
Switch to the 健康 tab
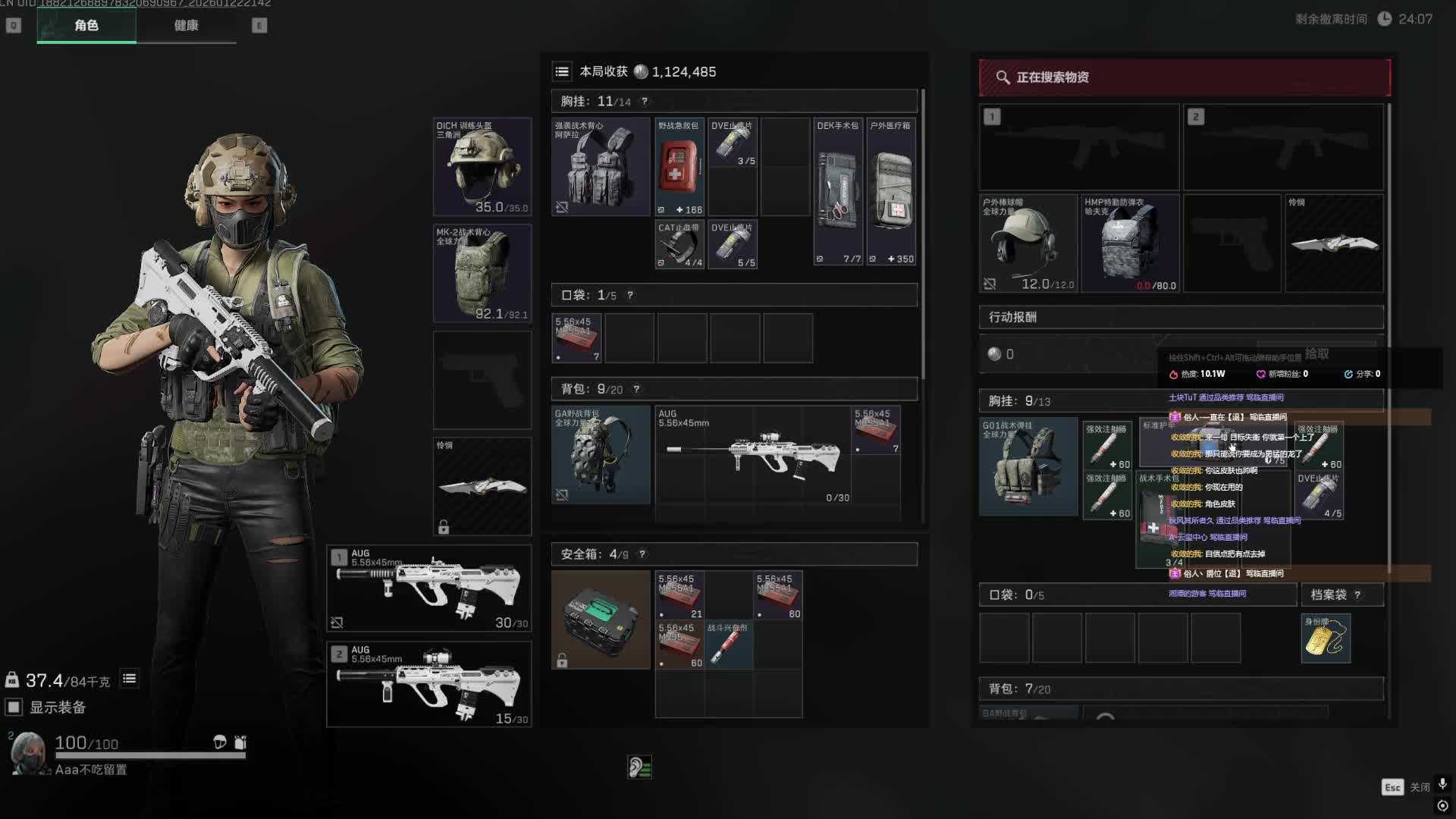[186, 26]
